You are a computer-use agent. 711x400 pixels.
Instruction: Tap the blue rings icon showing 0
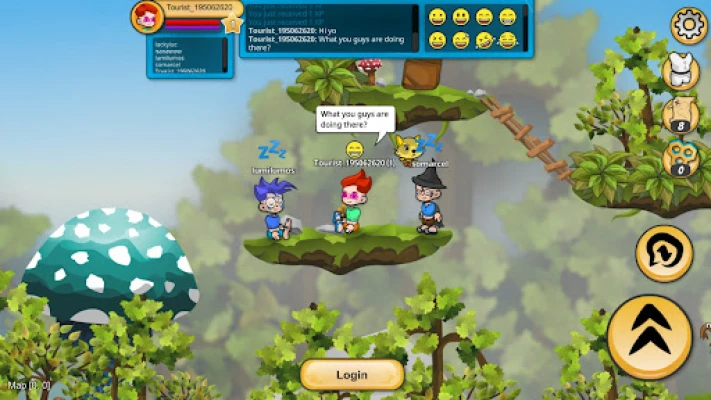pos(681,159)
